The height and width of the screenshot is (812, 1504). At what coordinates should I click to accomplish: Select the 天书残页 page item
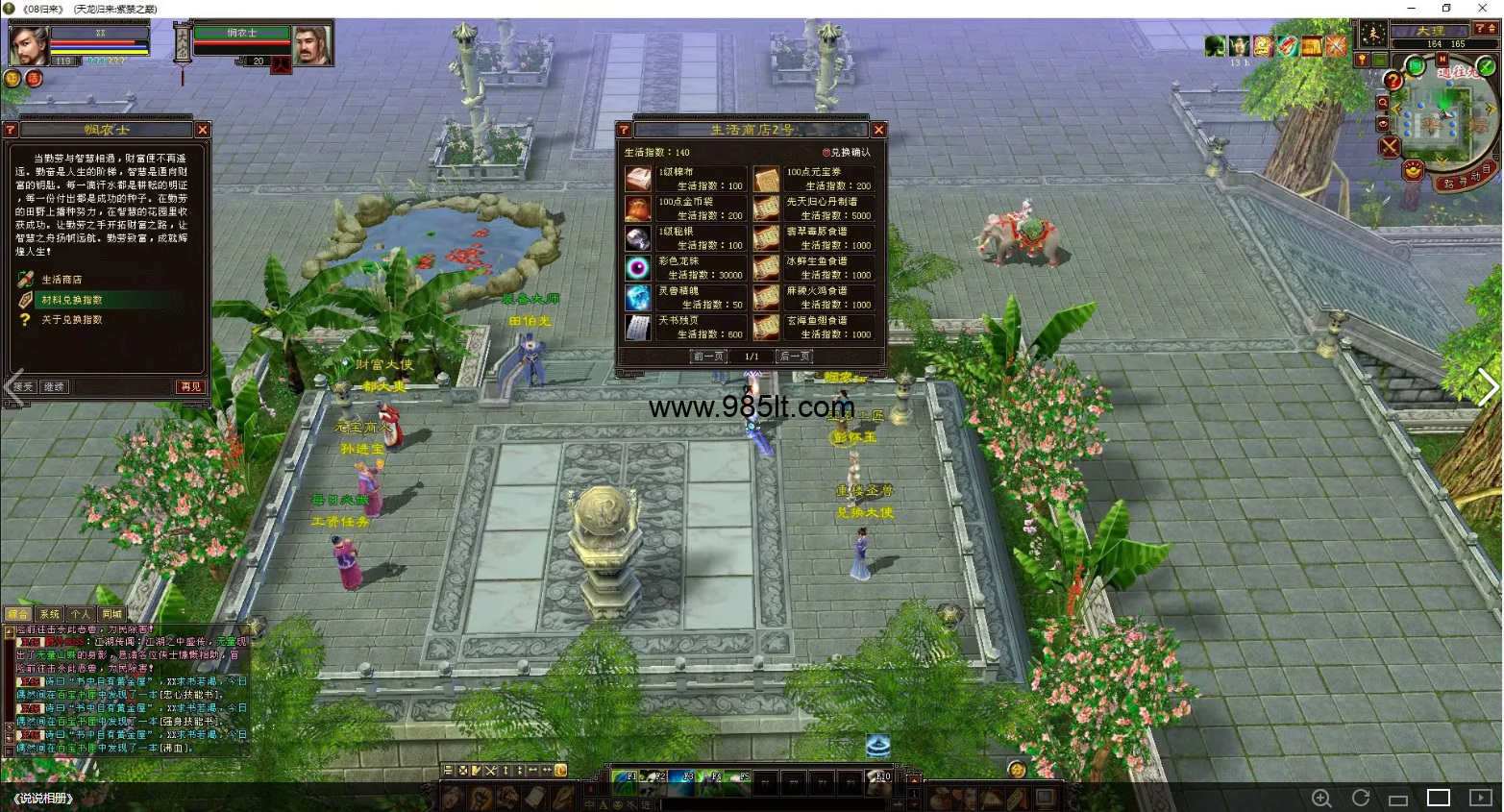638,328
